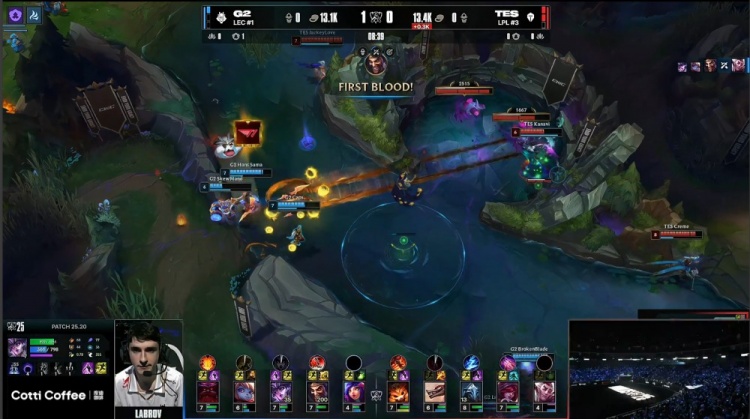The height and width of the screenshot is (419, 750).
Task: Select the Labrov player camera feed
Action: (149, 364)
